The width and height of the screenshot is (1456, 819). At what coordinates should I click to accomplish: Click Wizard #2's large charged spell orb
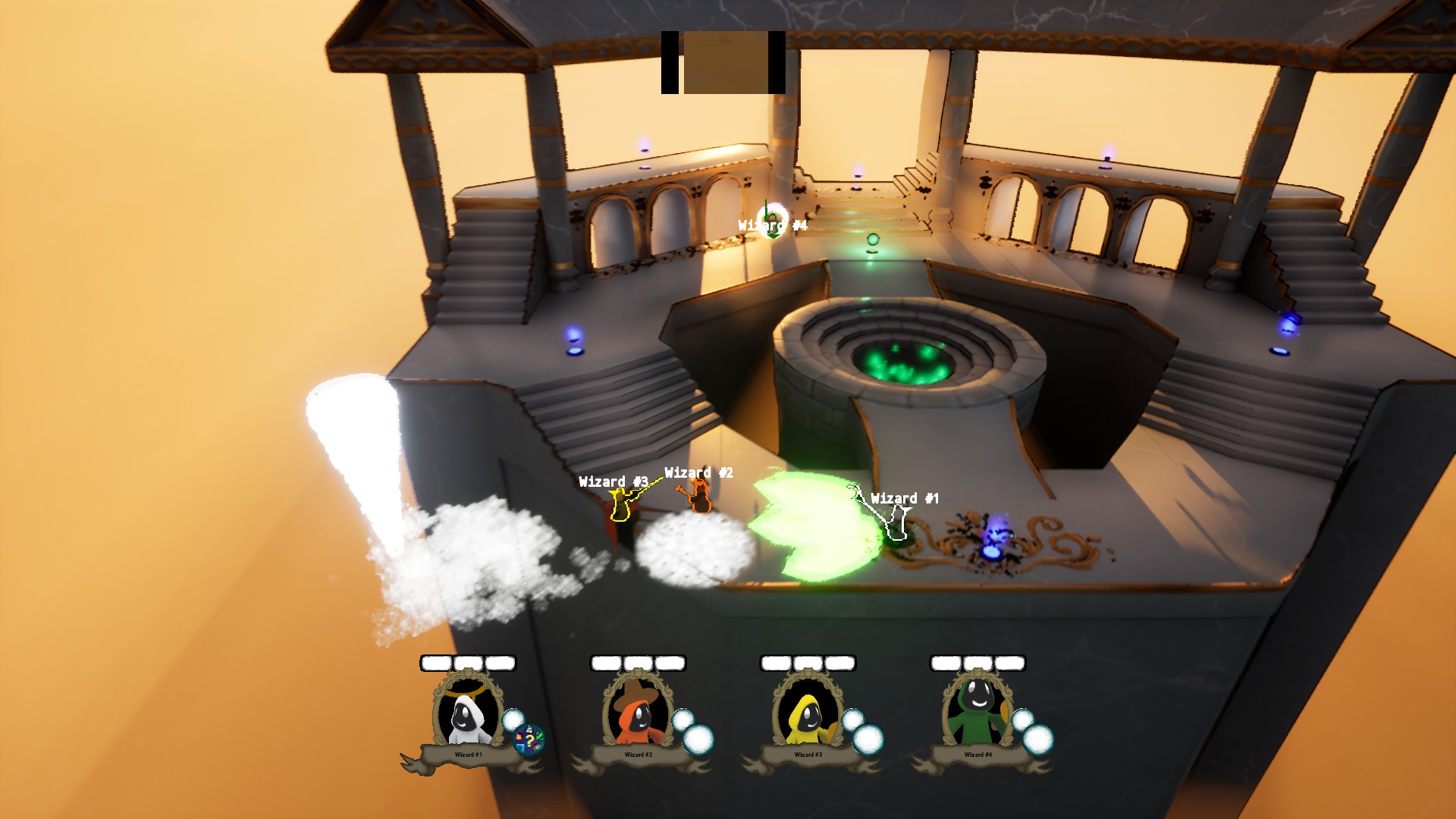698,738
